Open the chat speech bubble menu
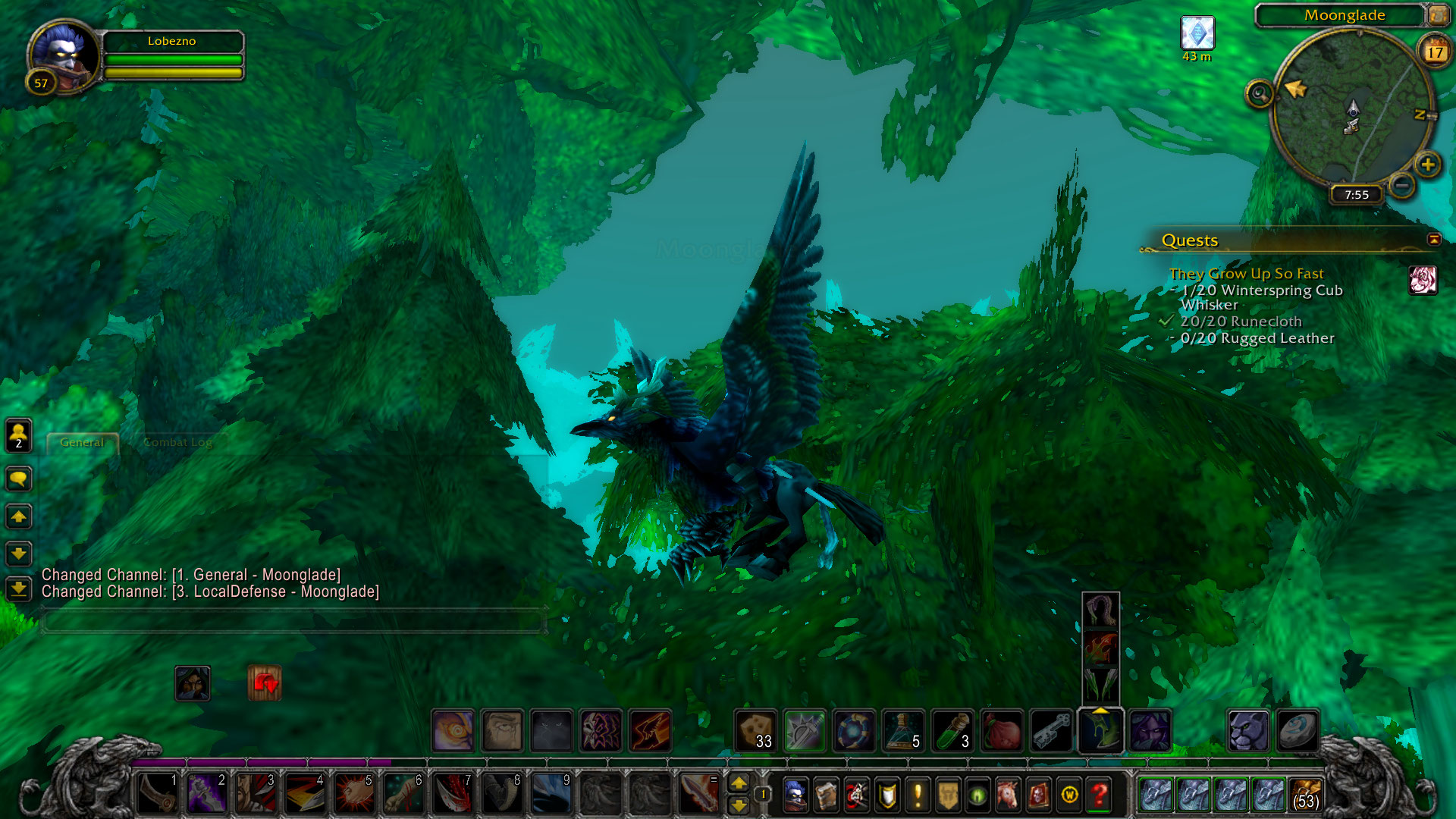The height and width of the screenshot is (819, 1456). [x=19, y=479]
